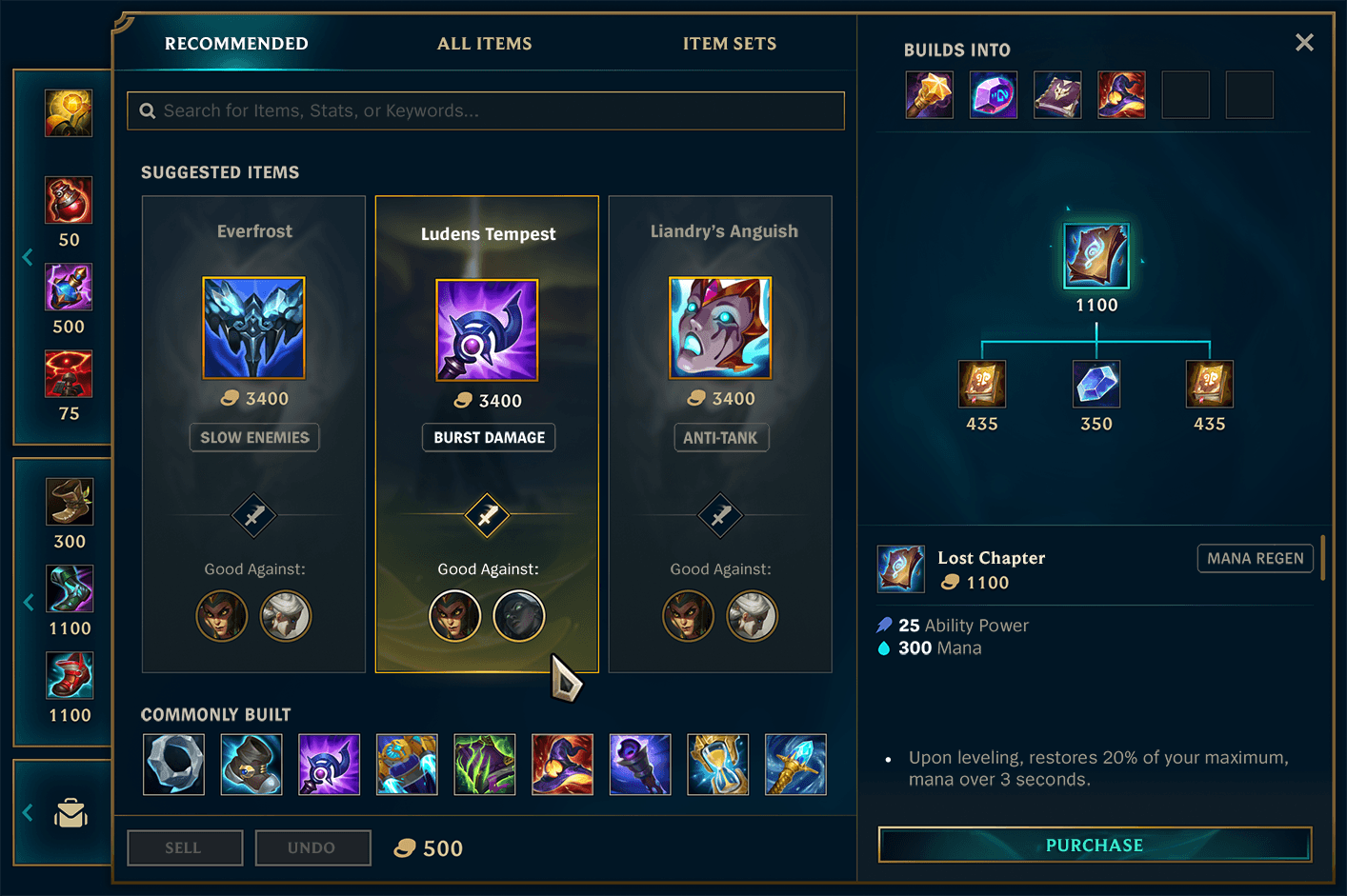Screen dimensions: 1347x896
Task: Click the Mana Regen tag
Action: coord(1255,559)
